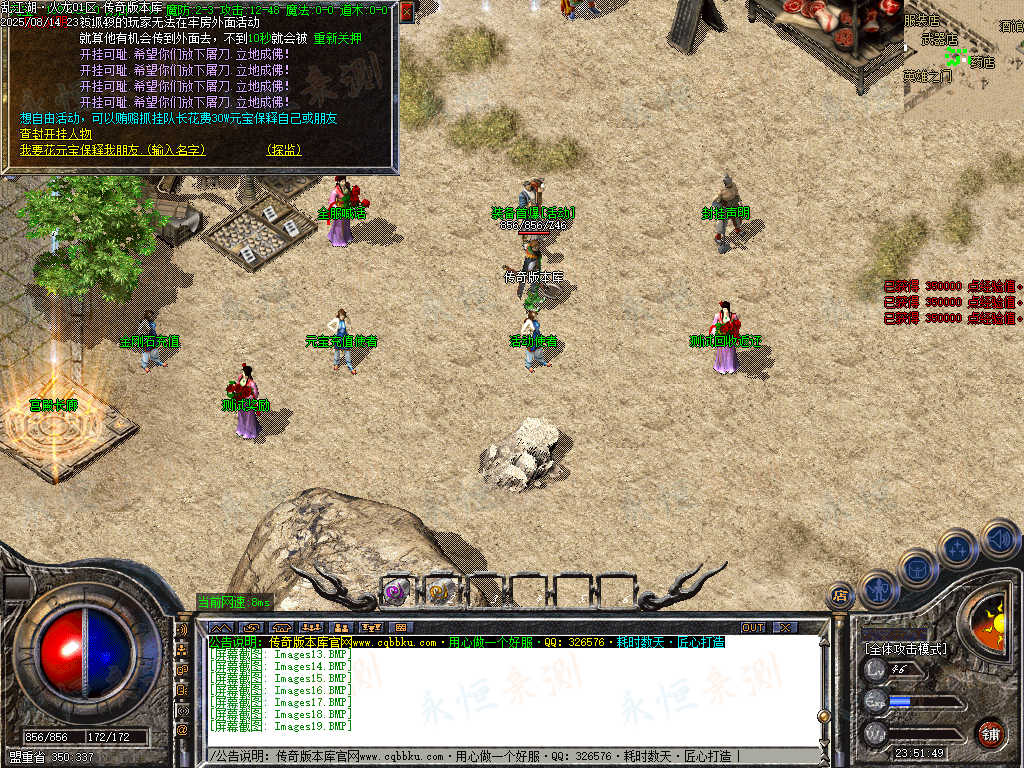The image size is (1024, 768).
Task: Select 我要花元宝保释我朋友 dialogue option
Action: point(112,150)
